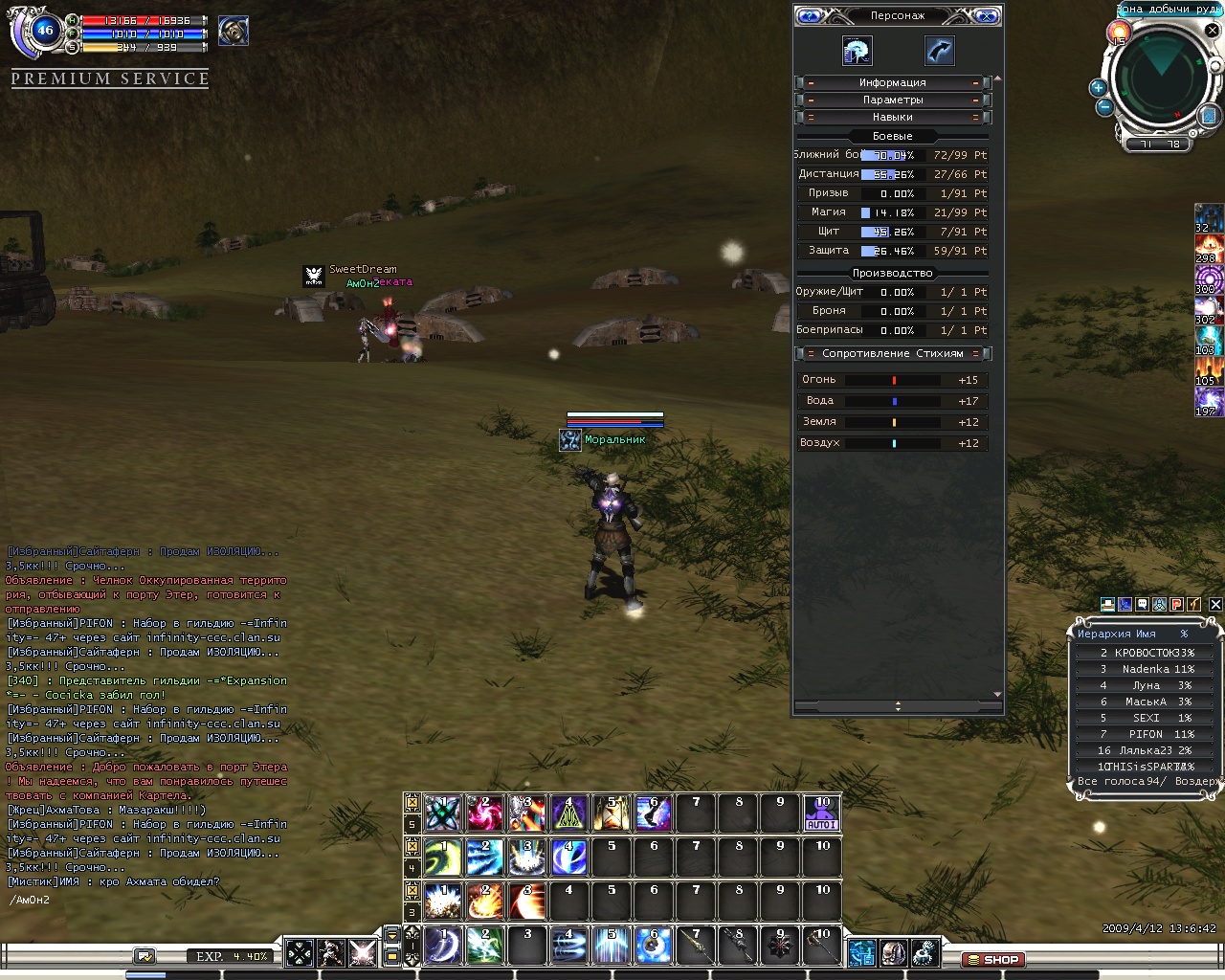Toggle the Сопротивление Стихиям section
The width and height of the screenshot is (1225, 980).
point(892,353)
